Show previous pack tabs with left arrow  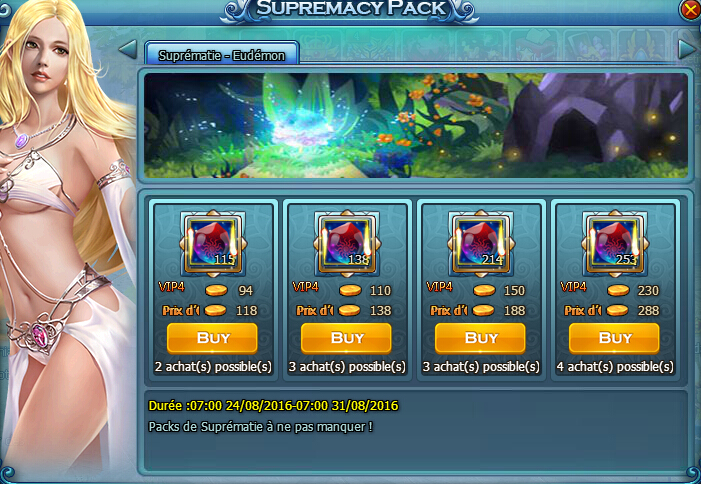(127, 50)
